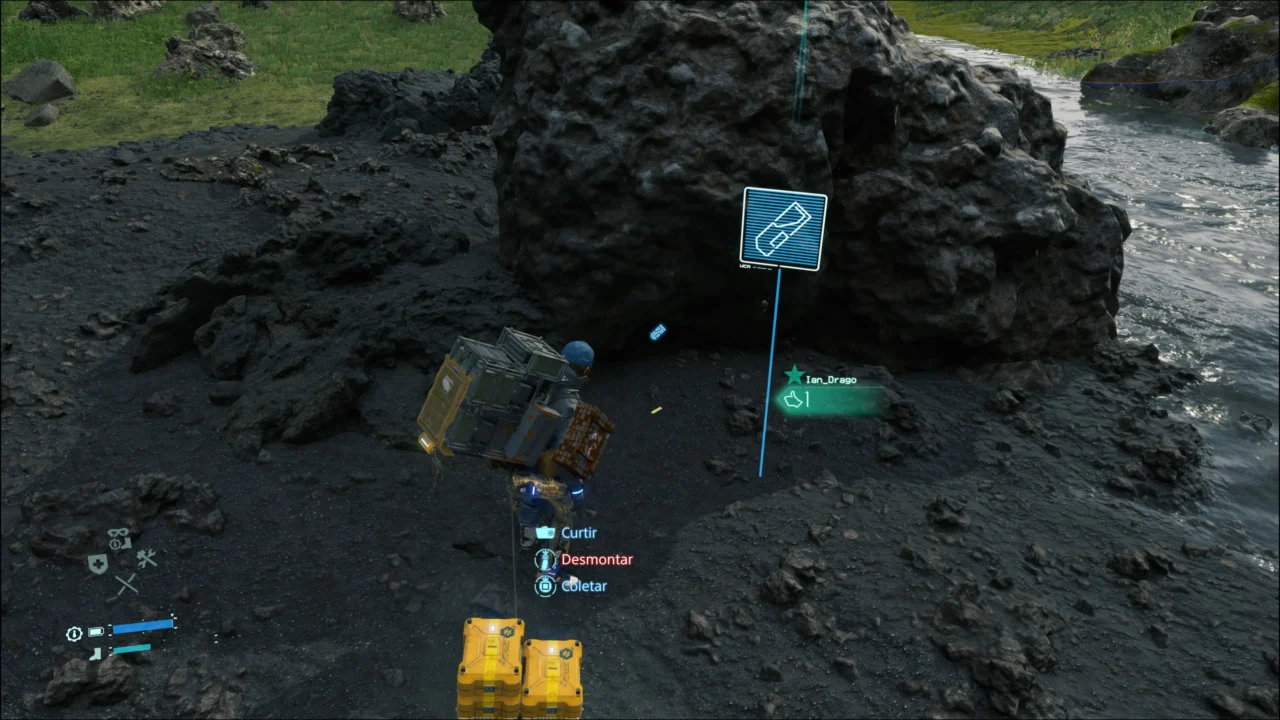
Task: Open Ian_Drago's player name tag
Action: tap(832, 377)
